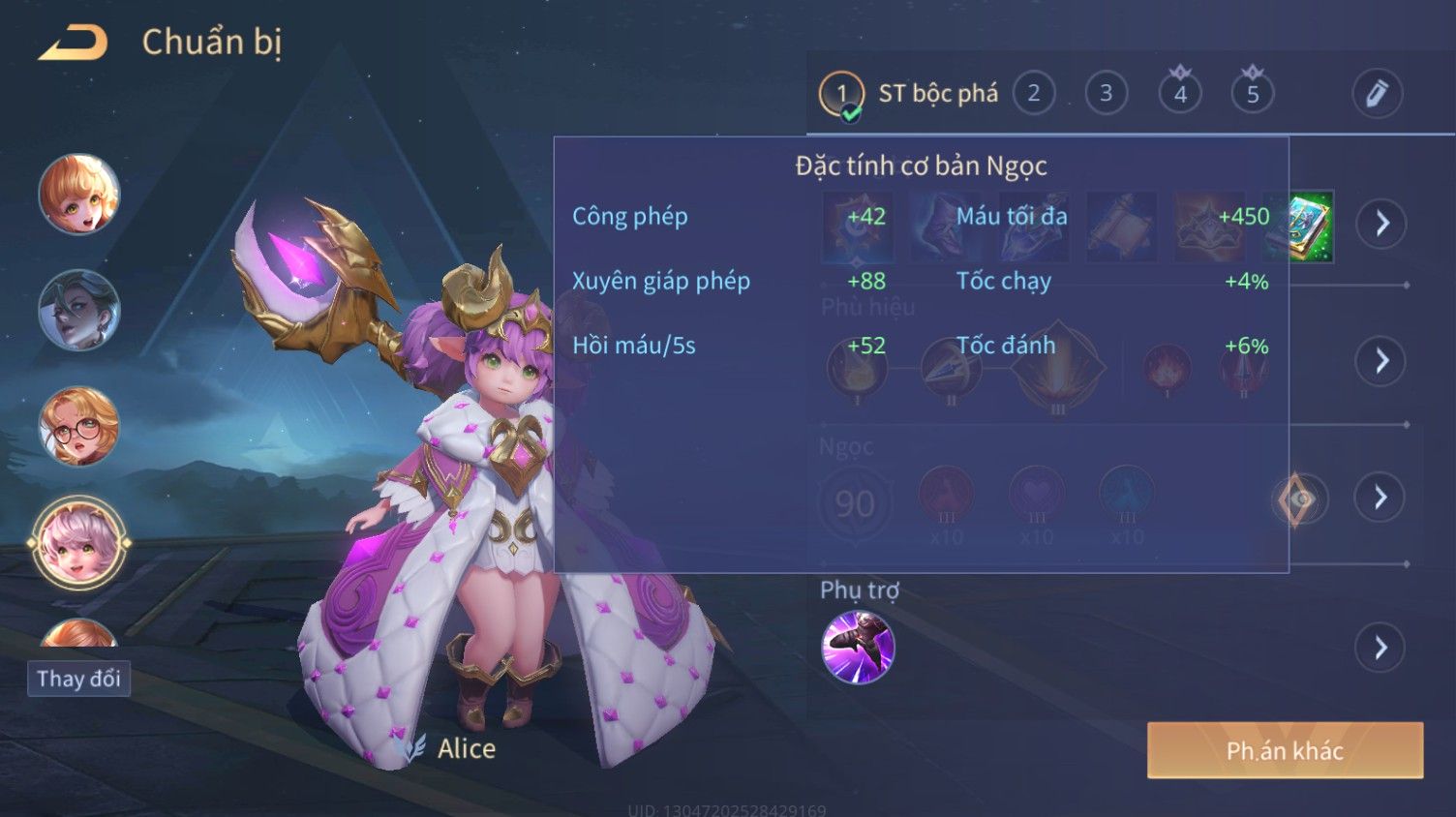Select the highlighted Alice portrait
Viewport: 1456px width, 817px height.
point(79,542)
